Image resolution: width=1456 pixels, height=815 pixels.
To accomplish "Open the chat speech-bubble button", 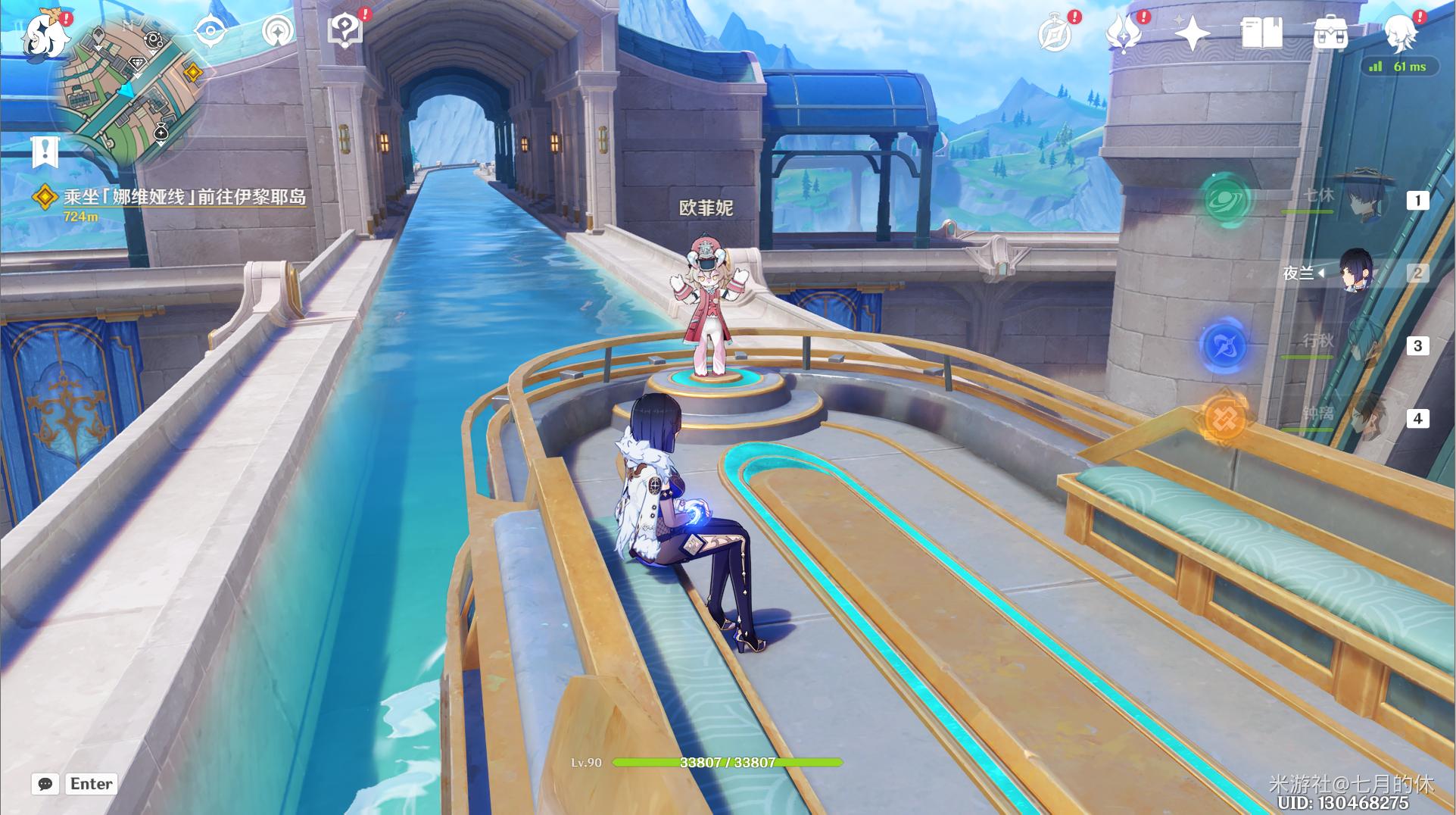I will tap(45, 784).
